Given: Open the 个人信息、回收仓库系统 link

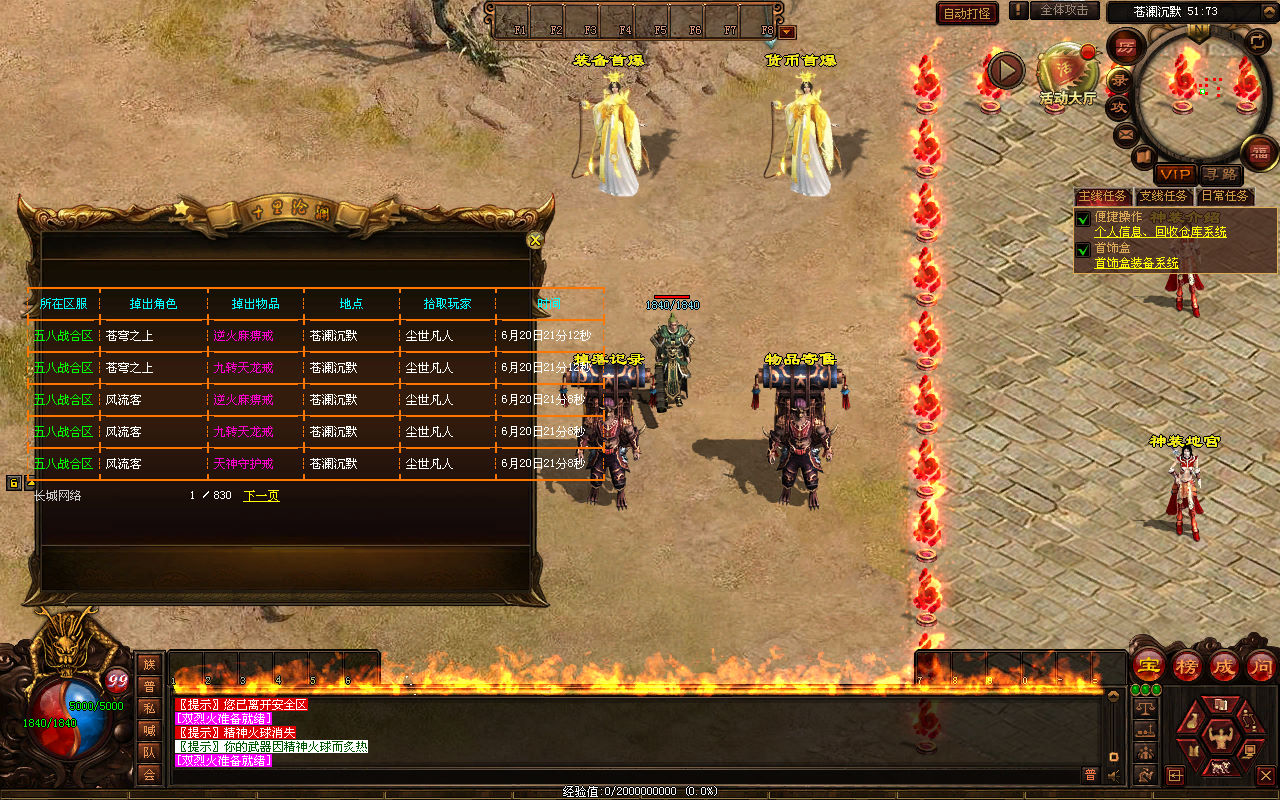Looking at the screenshot, I should point(1160,232).
